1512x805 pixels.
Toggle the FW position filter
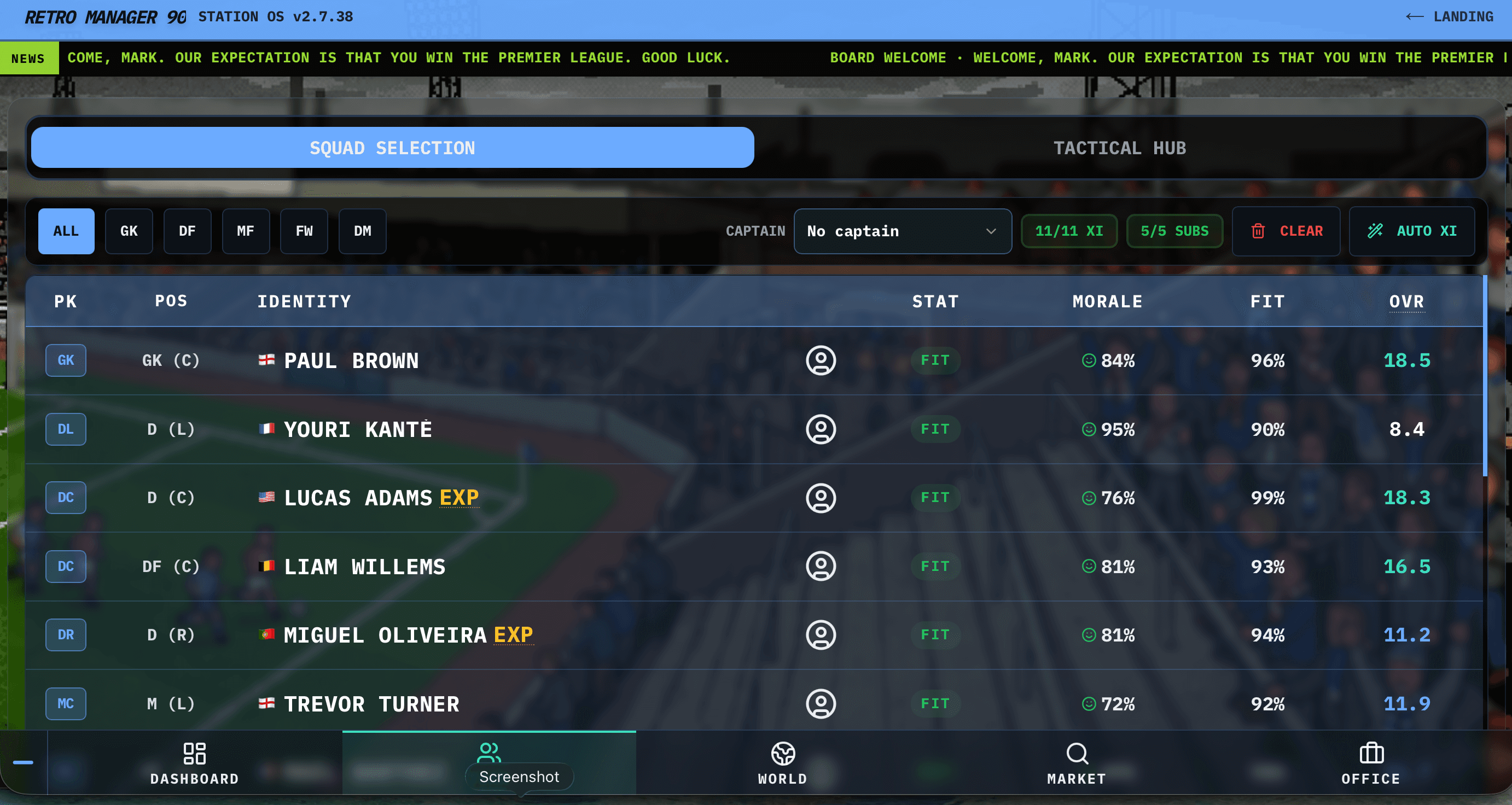click(x=304, y=231)
